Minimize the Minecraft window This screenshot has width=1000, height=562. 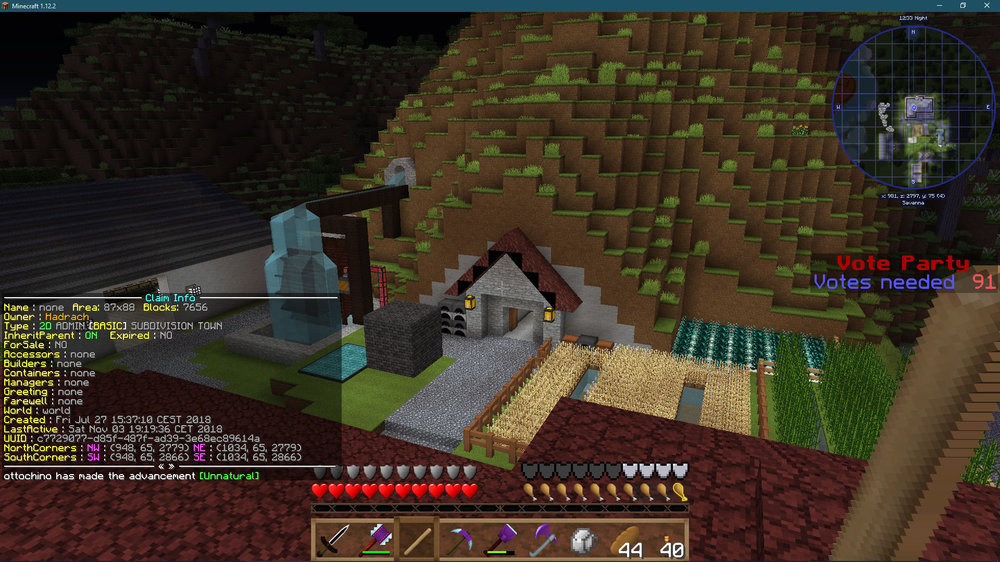click(941, 6)
